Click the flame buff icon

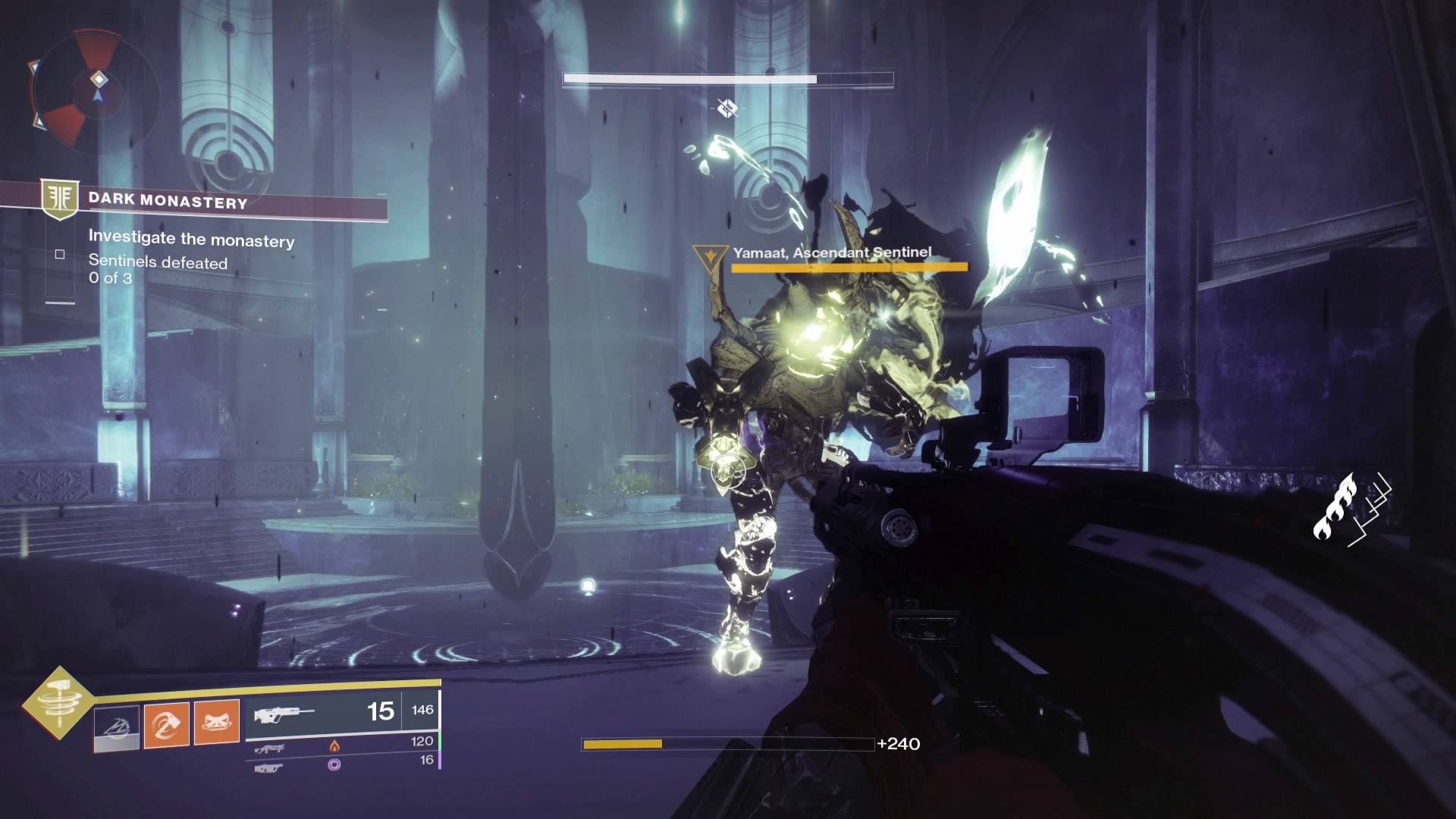[1333, 507]
